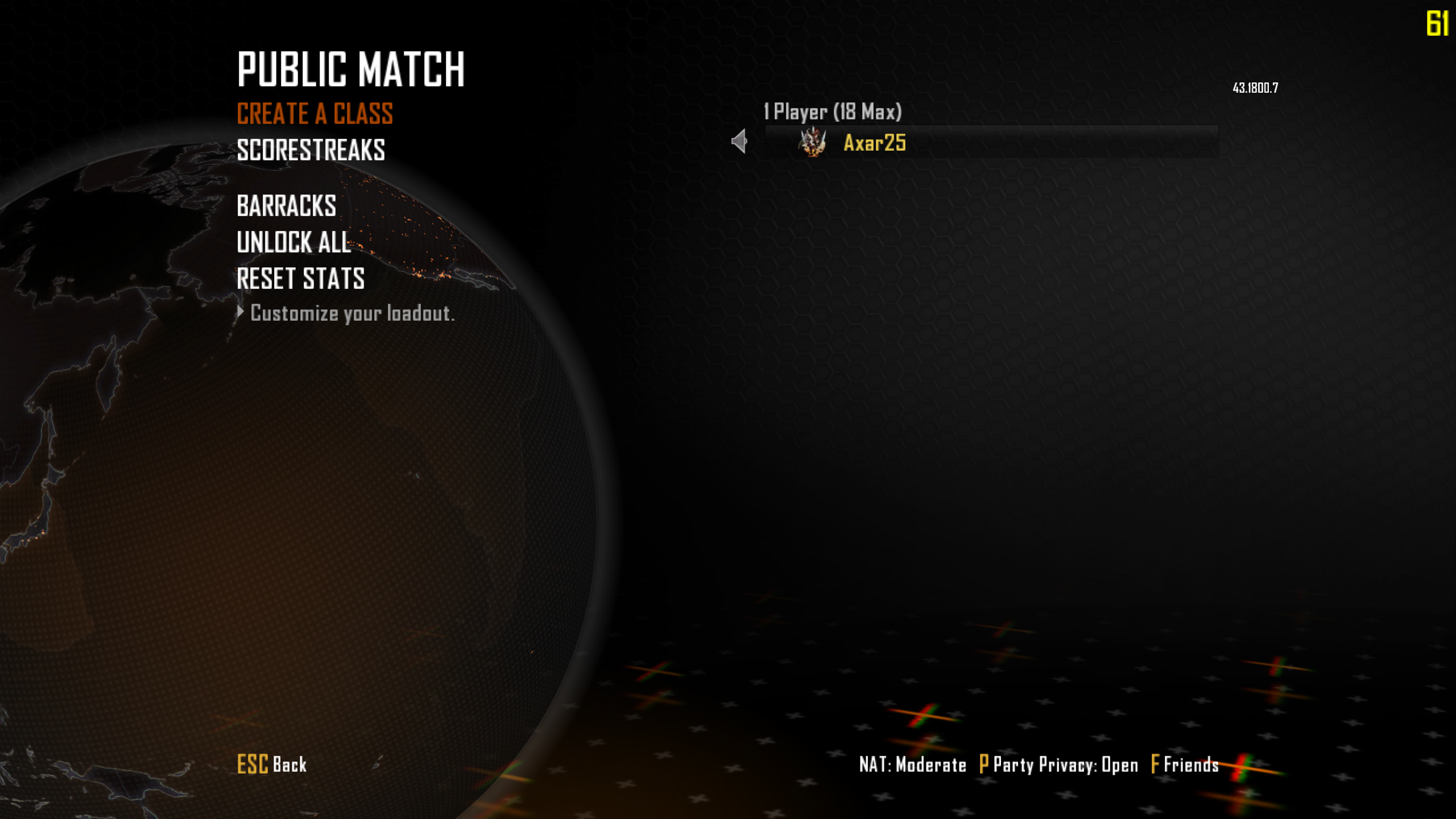The image size is (1456, 819).
Task: Select the Scorestreaks menu entry
Action: pyautogui.click(x=311, y=151)
